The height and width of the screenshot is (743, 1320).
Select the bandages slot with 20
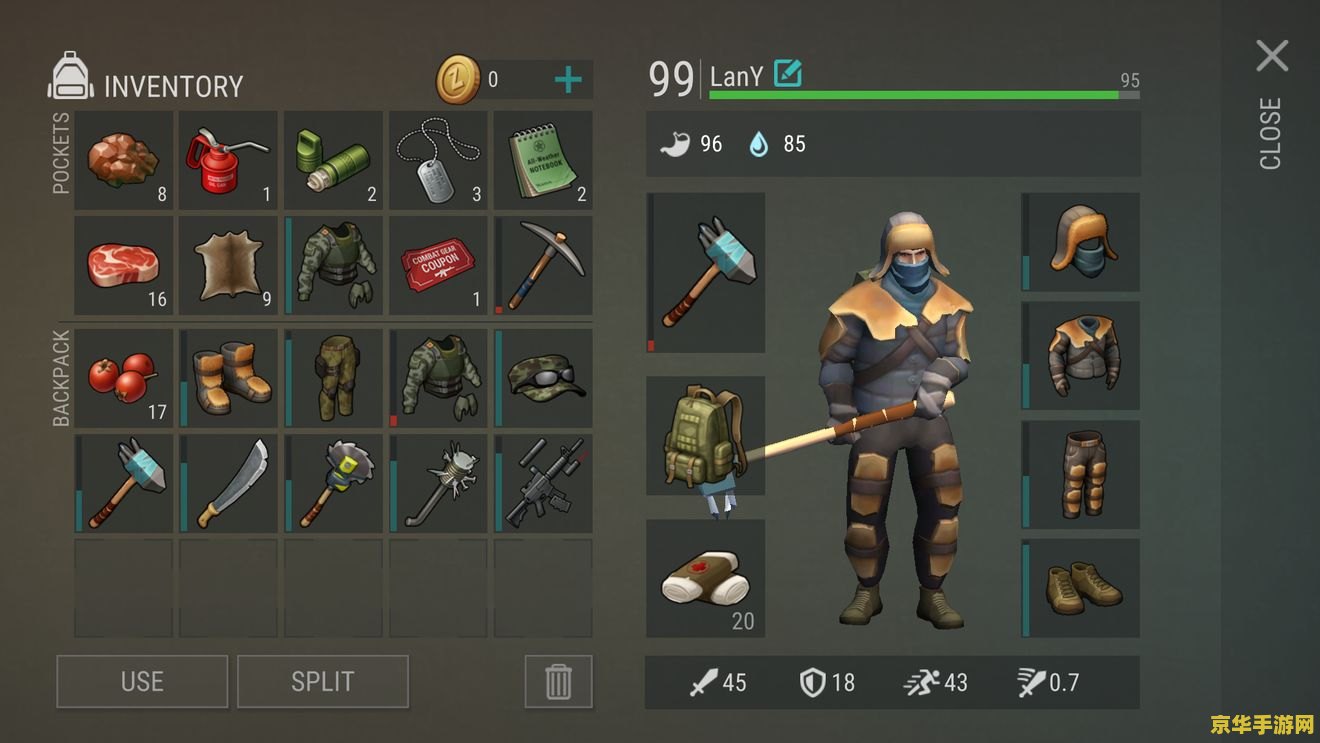click(706, 578)
